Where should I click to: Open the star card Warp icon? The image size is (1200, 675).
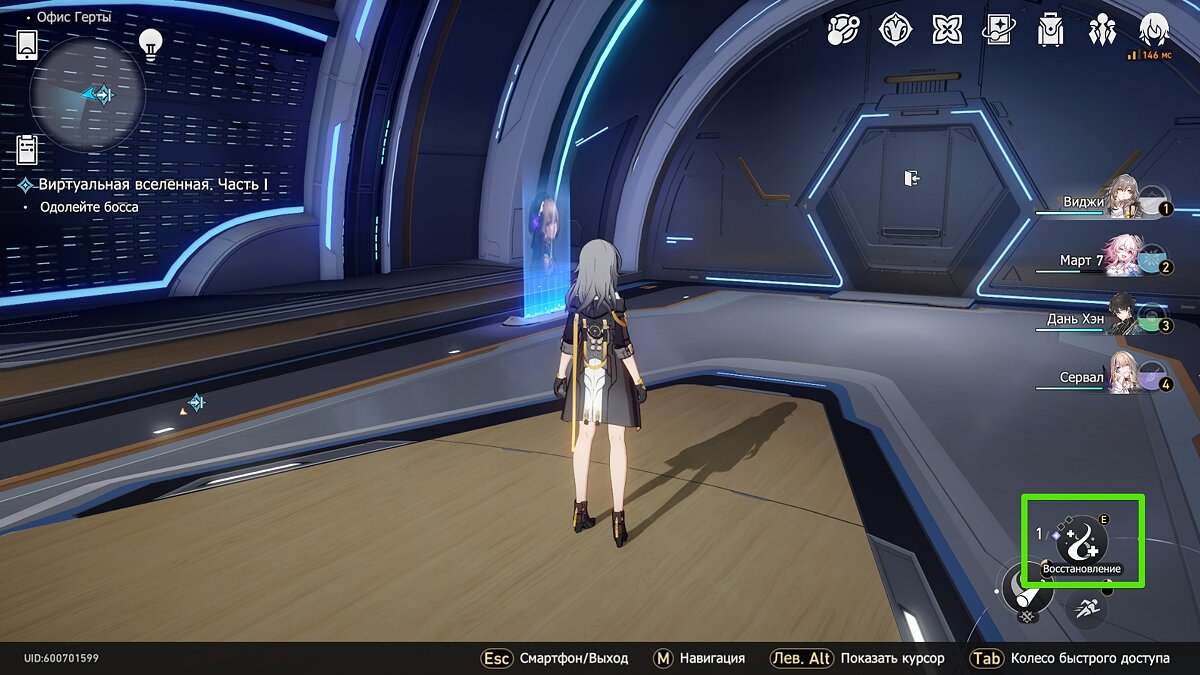pos(999,31)
